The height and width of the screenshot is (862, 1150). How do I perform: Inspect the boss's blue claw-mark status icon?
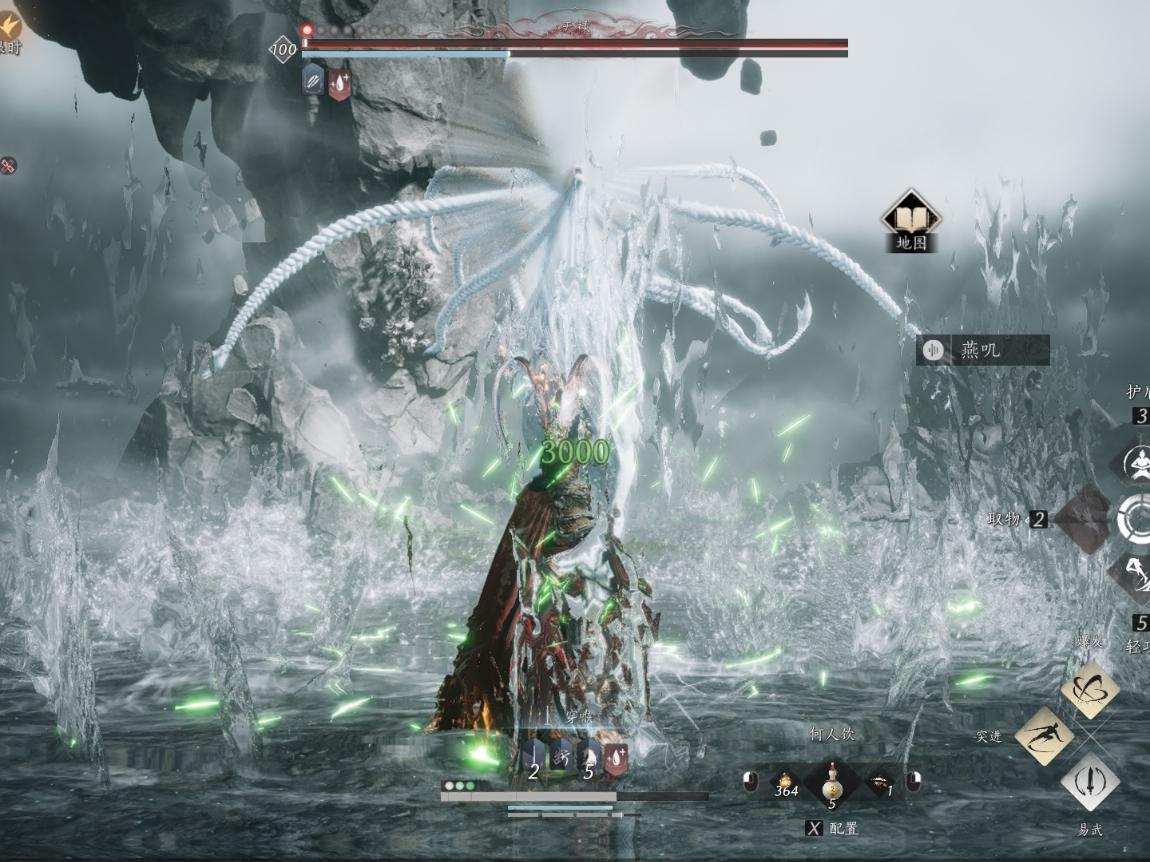pyautogui.click(x=313, y=81)
